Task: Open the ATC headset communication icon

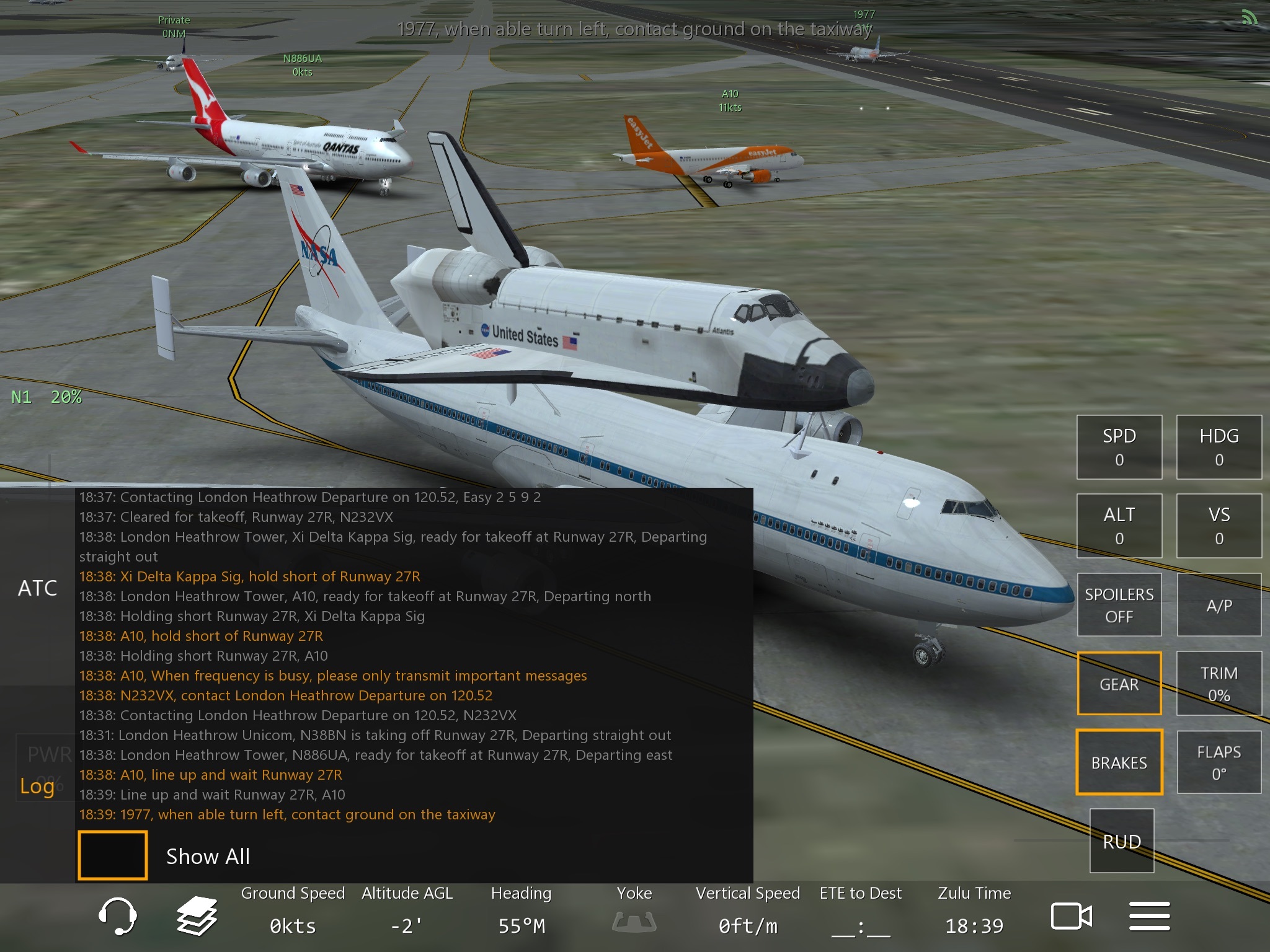Action: click(117, 915)
